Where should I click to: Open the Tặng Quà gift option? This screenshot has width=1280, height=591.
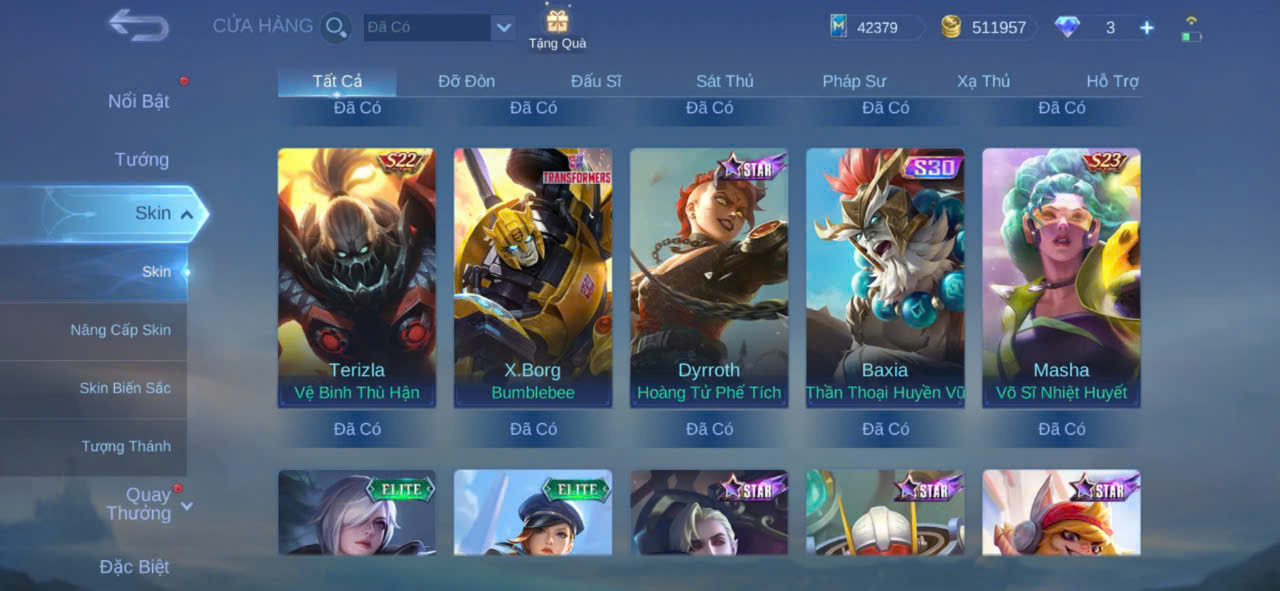pyautogui.click(x=557, y=28)
